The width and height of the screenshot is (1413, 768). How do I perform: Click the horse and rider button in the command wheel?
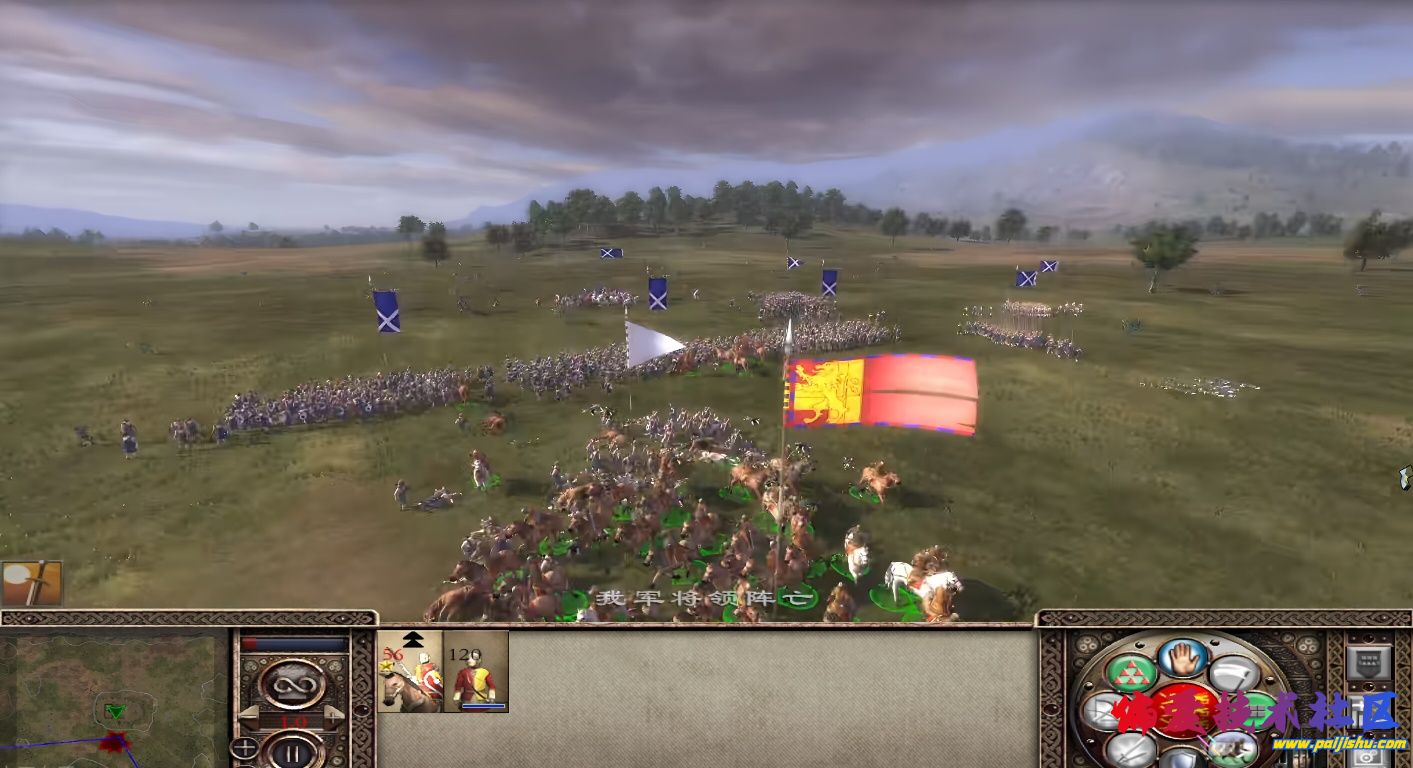(x=1233, y=748)
